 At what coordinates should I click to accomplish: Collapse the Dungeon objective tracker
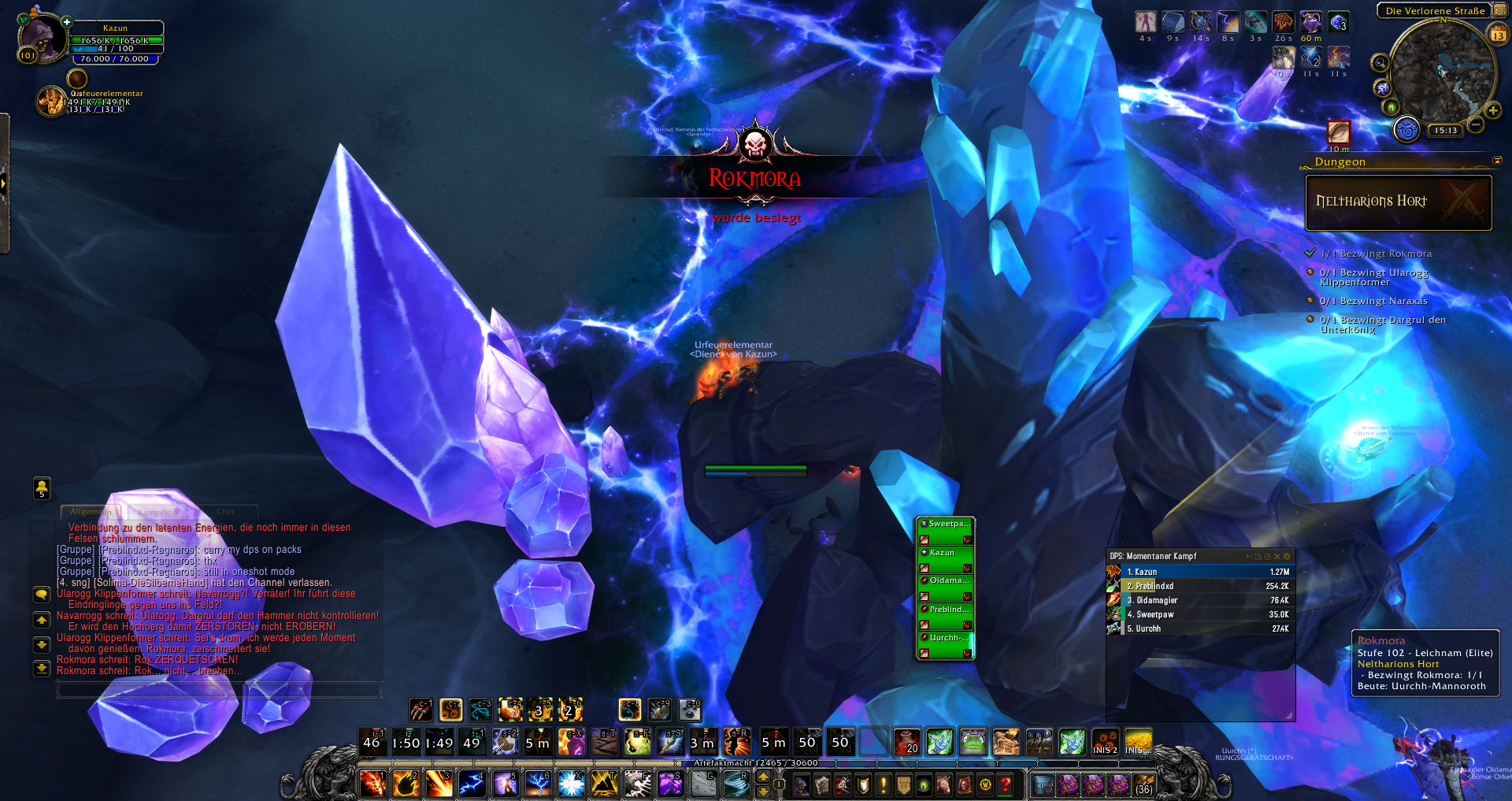pyautogui.click(x=1497, y=161)
